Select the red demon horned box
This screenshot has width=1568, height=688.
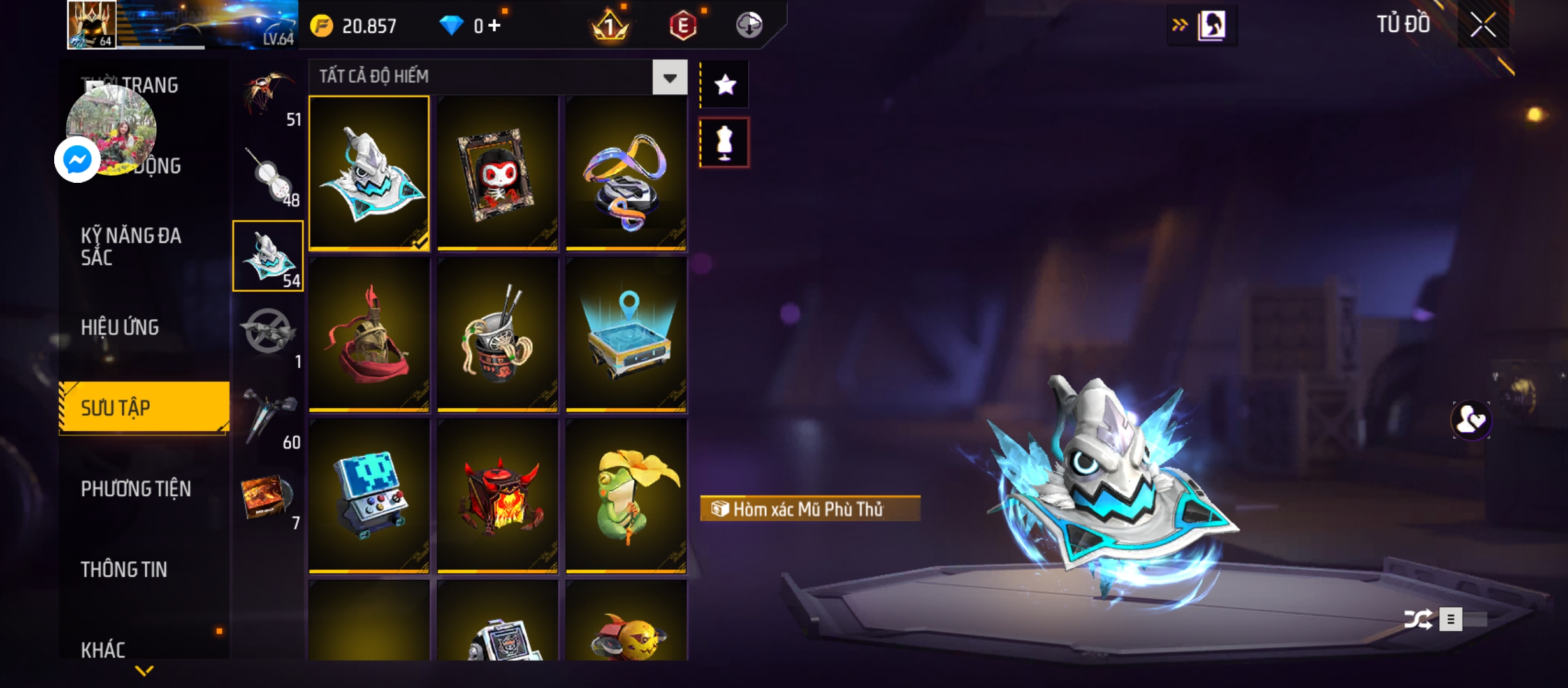click(497, 496)
